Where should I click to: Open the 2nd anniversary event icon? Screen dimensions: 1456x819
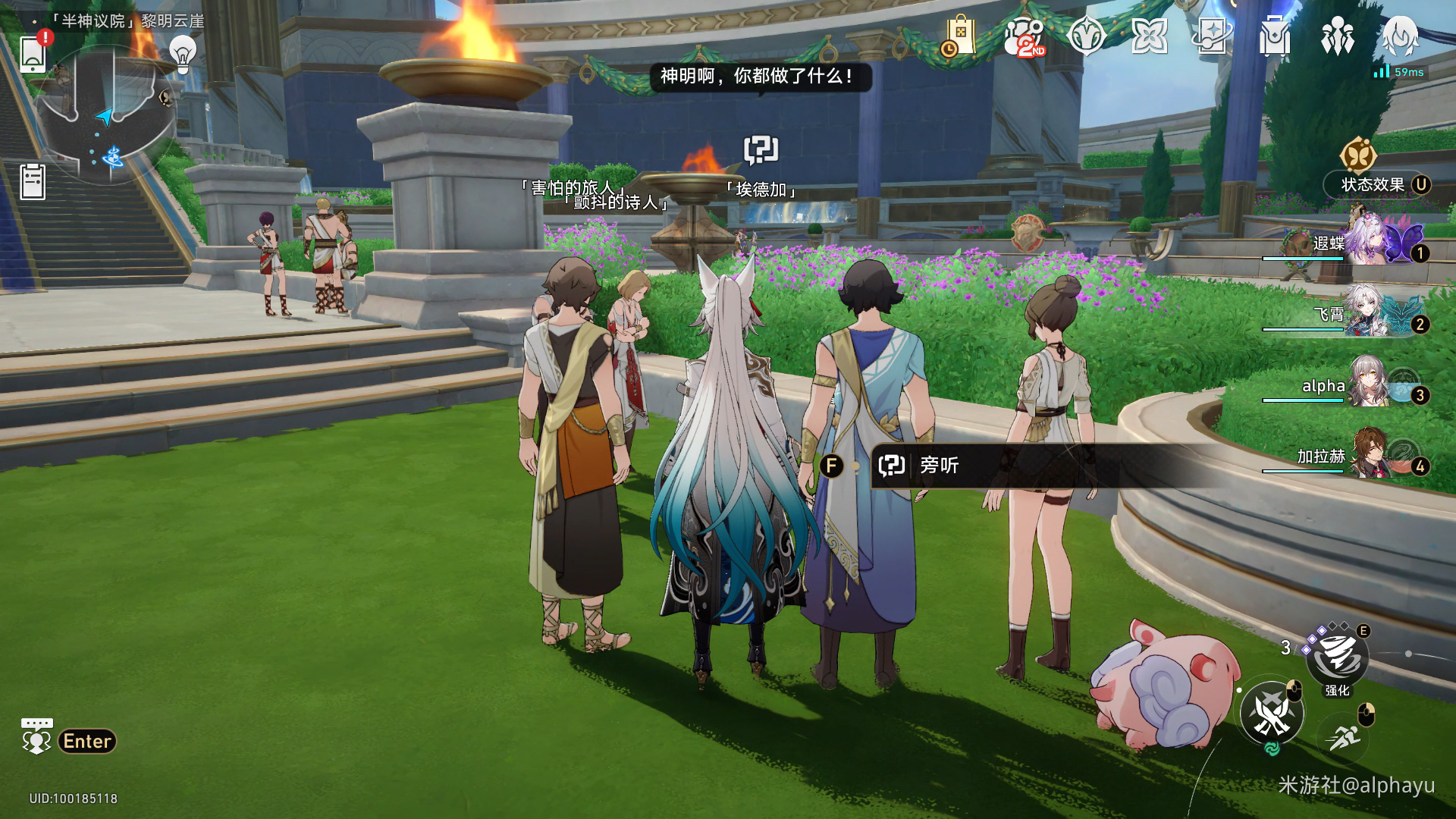click(x=1024, y=36)
